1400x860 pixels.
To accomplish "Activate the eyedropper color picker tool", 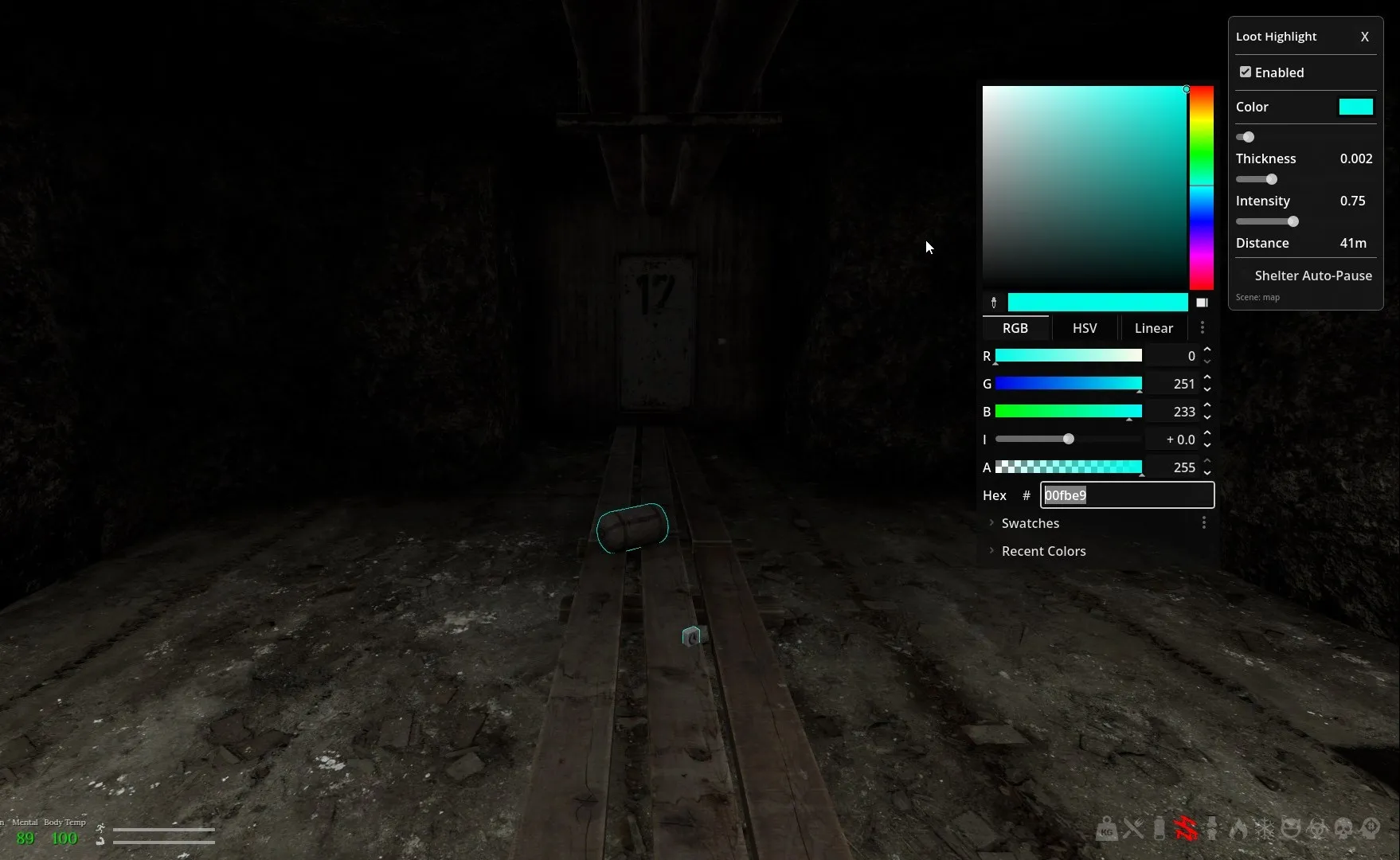I will pyautogui.click(x=993, y=303).
